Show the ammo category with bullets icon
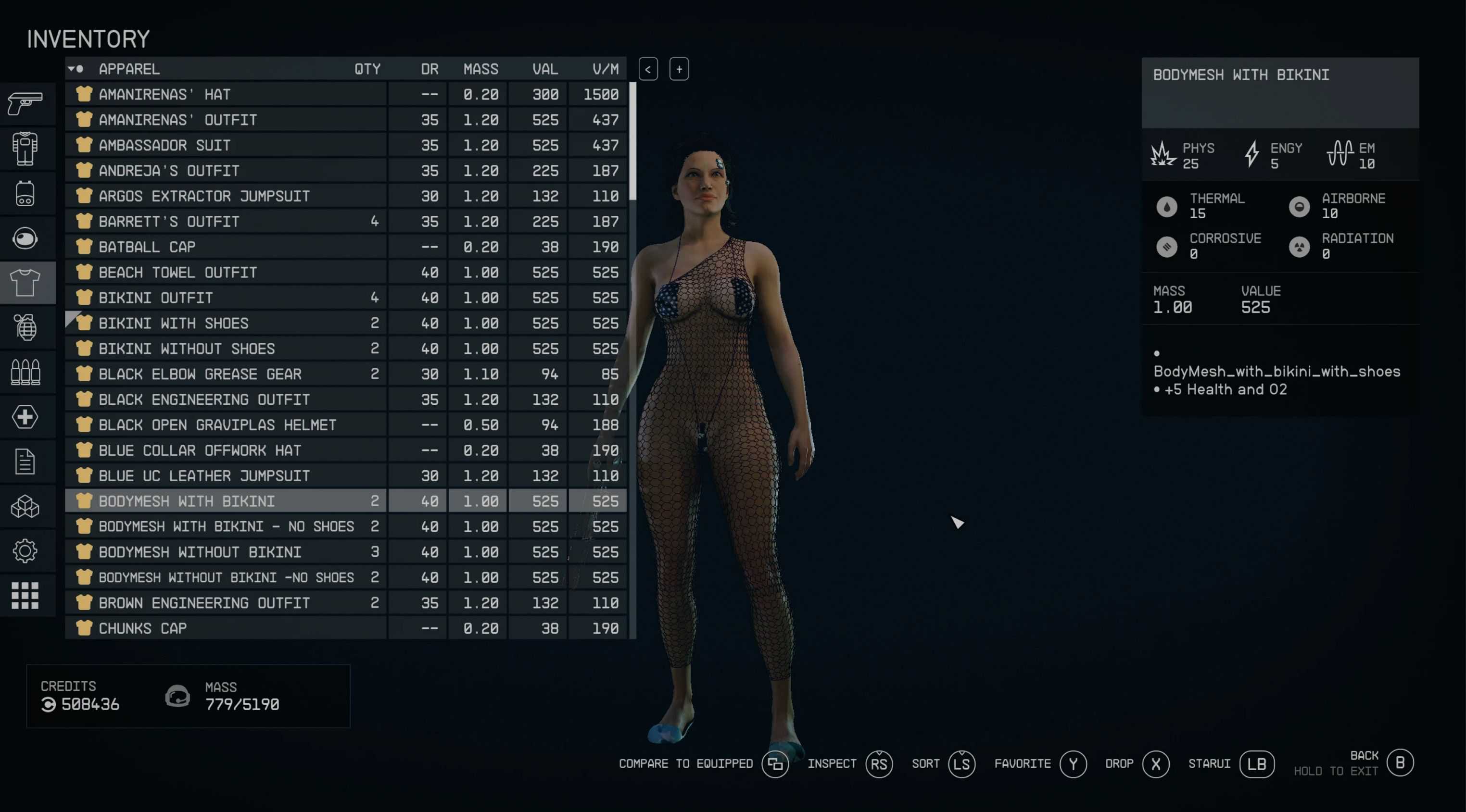Viewport: 1466px width, 812px height. click(x=25, y=372)
